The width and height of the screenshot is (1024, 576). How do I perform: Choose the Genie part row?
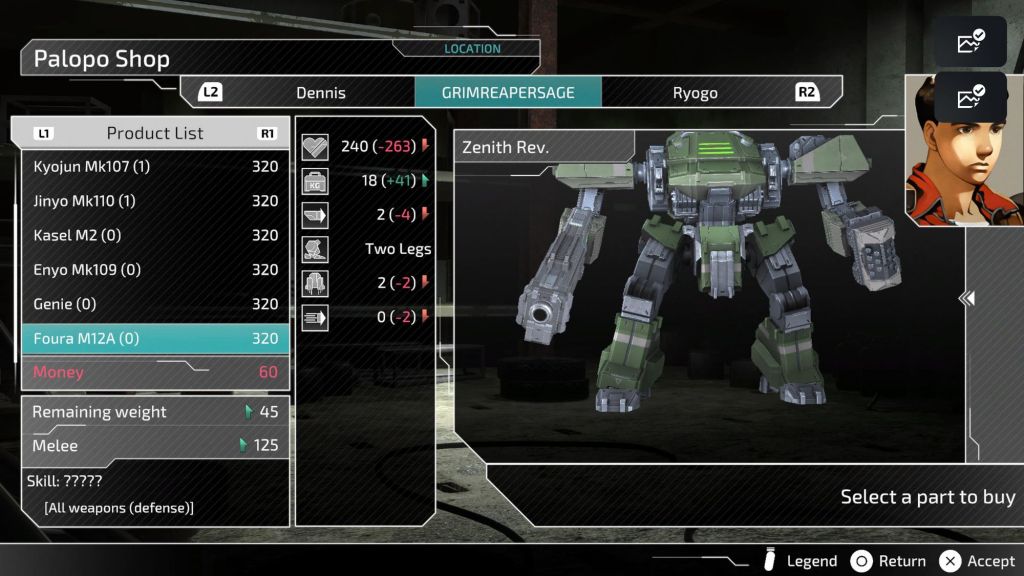[155, 304]
